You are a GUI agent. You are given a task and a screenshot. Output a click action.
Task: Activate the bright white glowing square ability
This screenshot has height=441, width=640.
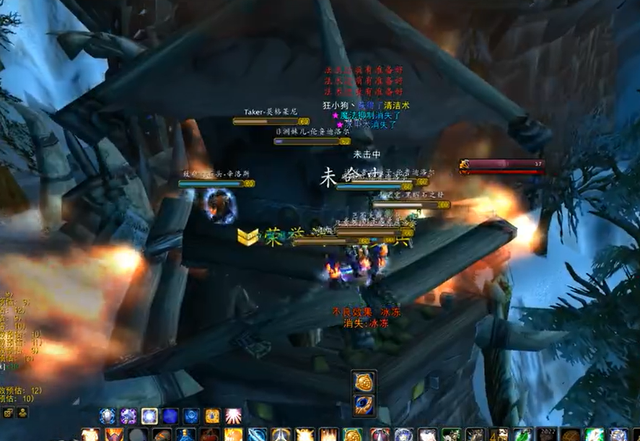click(149, 416)
